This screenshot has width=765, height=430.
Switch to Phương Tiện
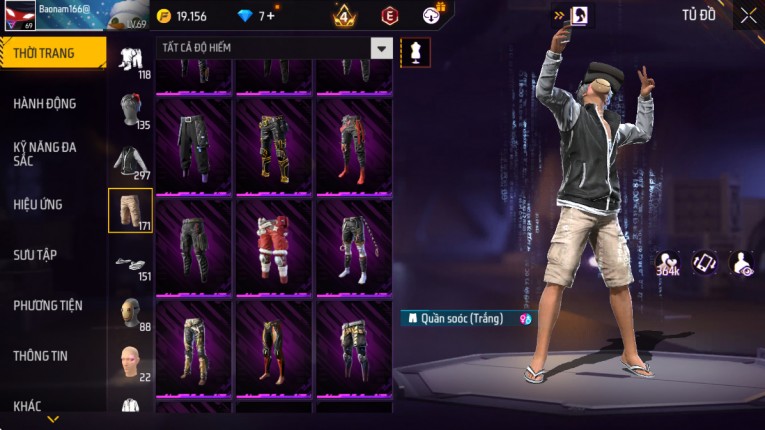click(48, 305)
